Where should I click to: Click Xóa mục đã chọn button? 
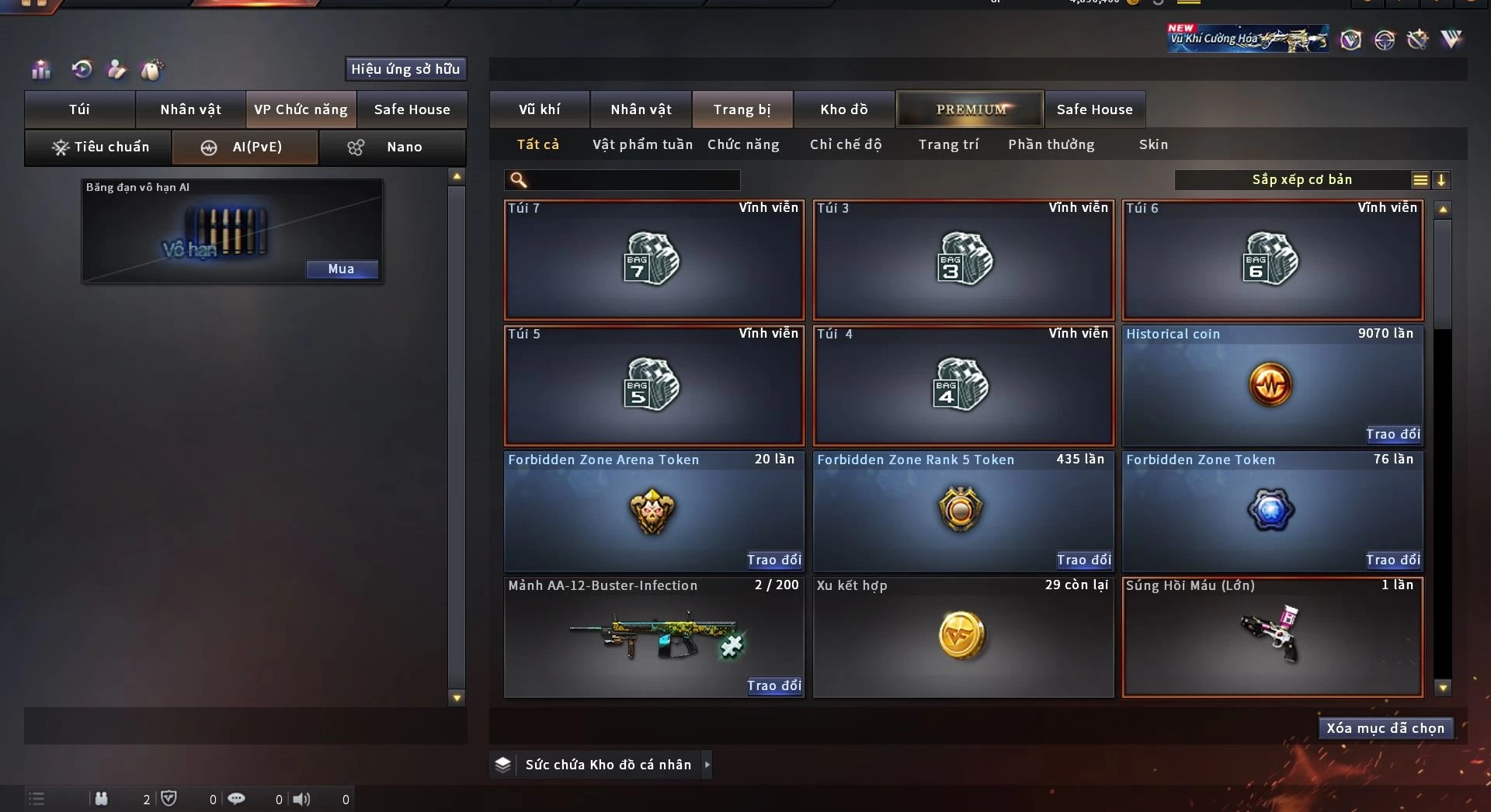(x=1385, y=728)
